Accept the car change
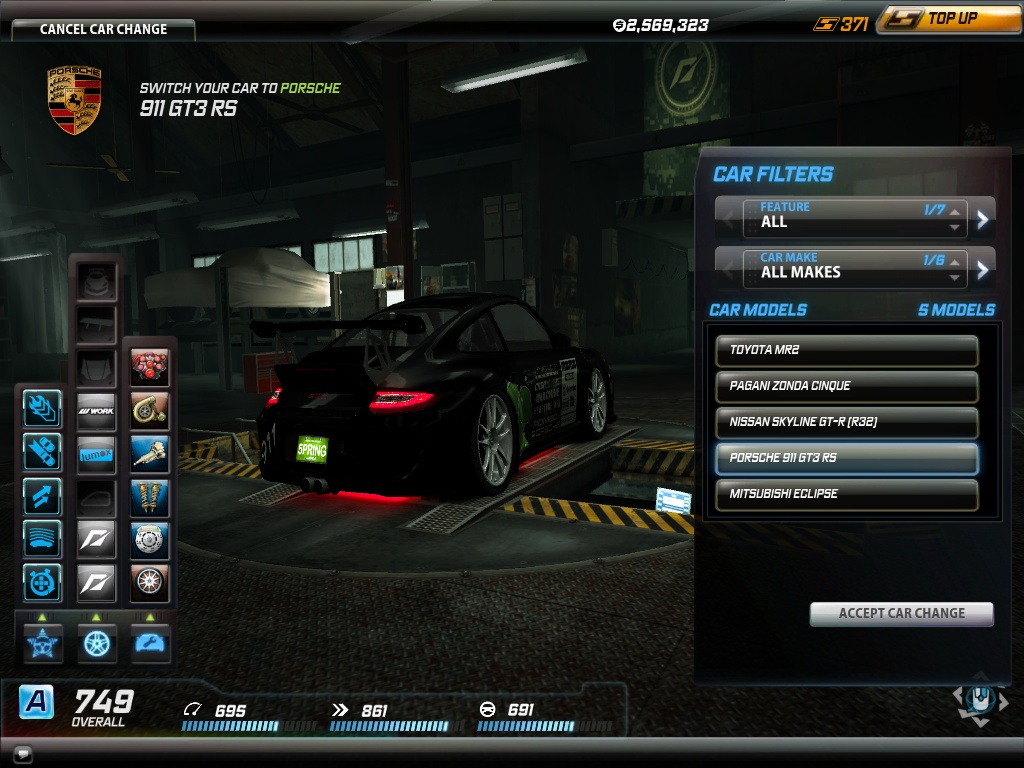Image resolution: width=1024 pixels, height=768 pixels. (x=901, y=613)
